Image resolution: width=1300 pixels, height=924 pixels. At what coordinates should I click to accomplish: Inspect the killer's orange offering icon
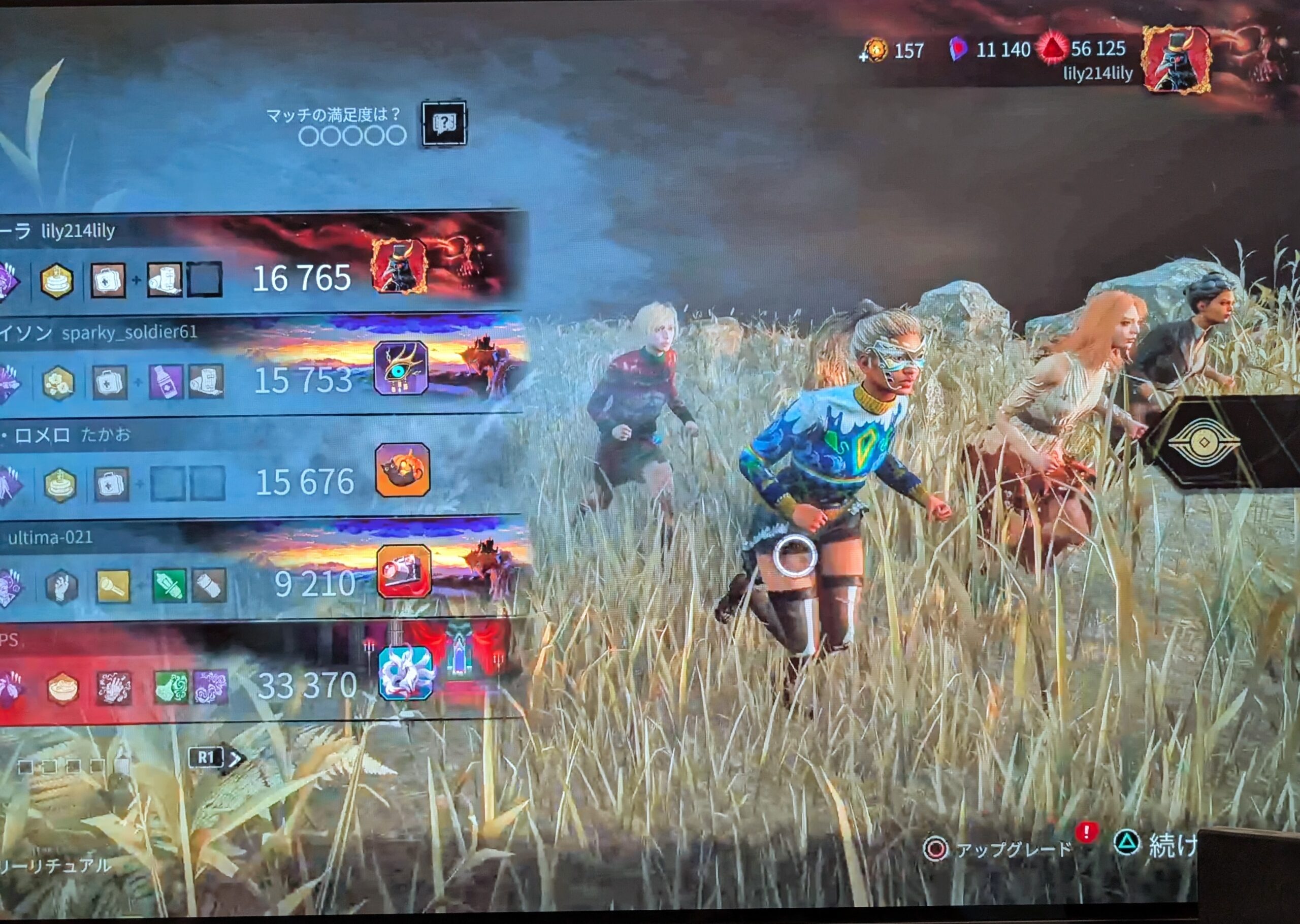[x=62, y=688]
